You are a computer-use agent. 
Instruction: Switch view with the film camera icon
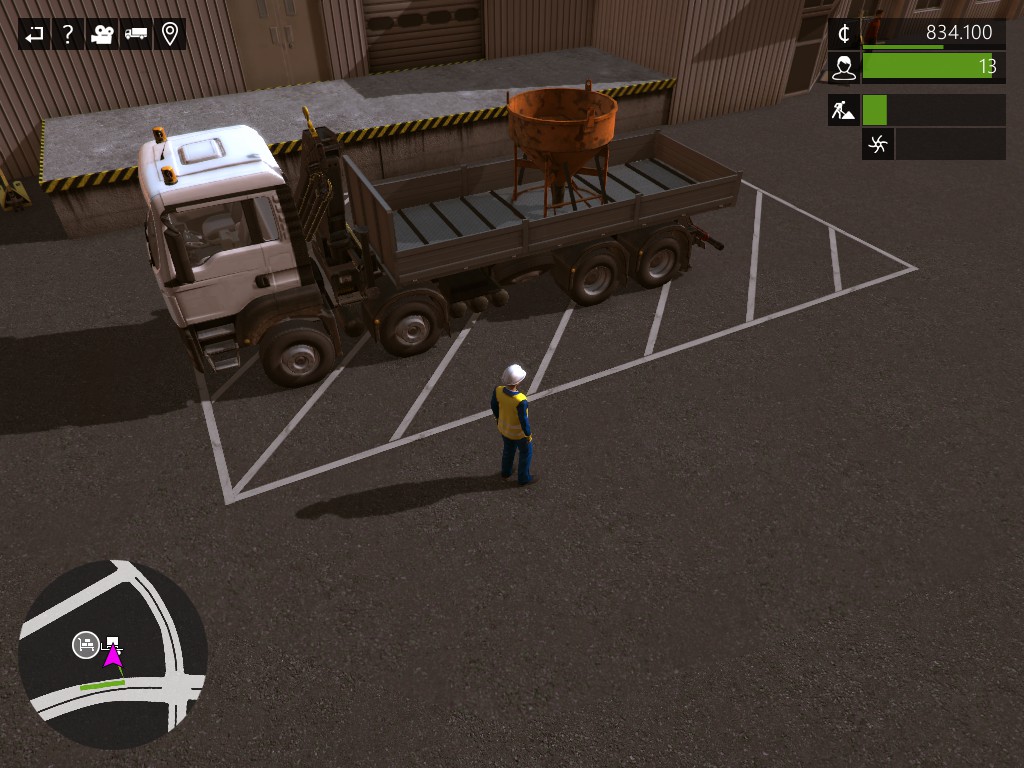click(x=102, y=34)
